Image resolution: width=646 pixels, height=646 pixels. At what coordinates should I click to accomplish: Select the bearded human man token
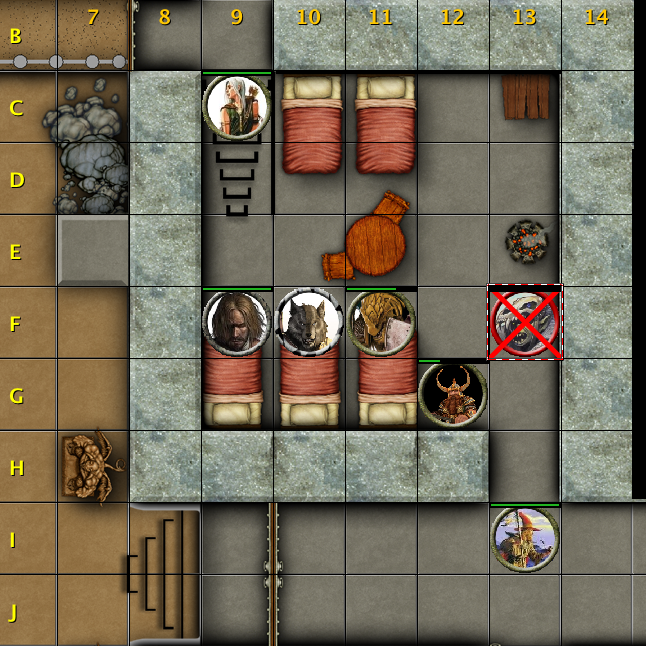(x=237, y=323)
